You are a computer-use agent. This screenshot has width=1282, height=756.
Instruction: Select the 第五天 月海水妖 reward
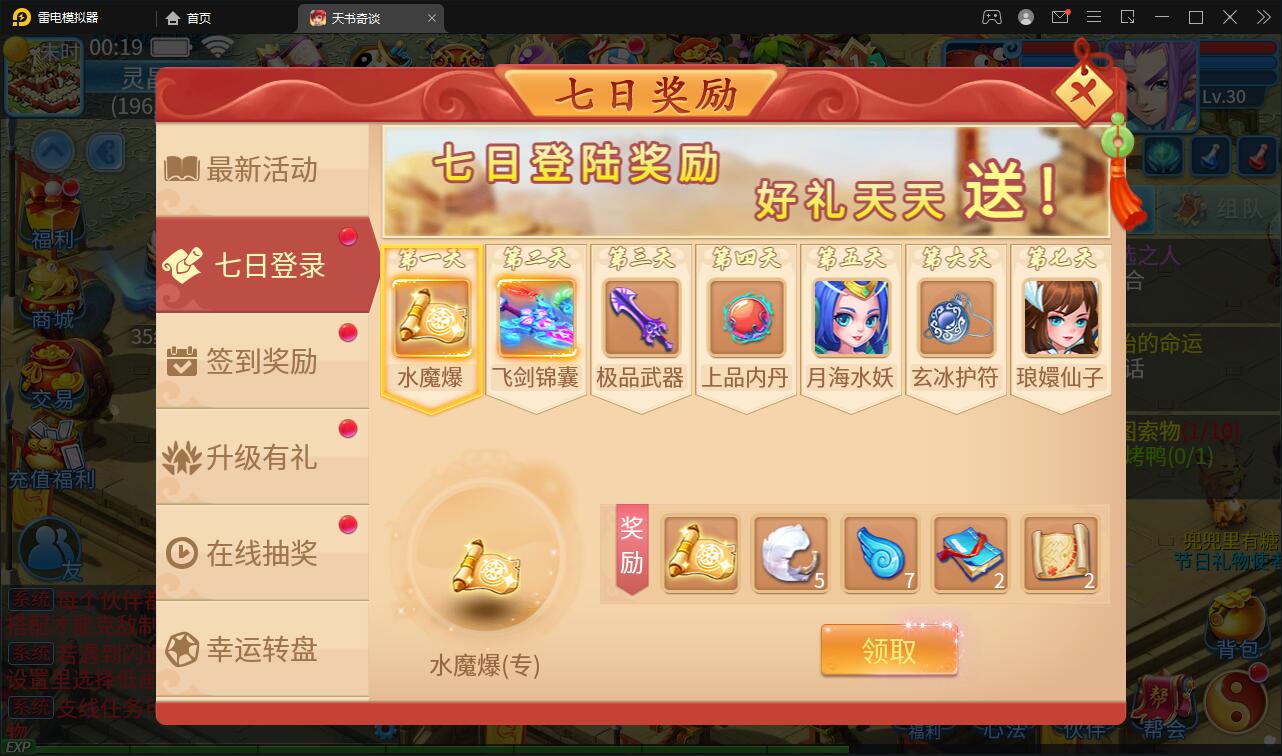click(x=851, y=320)
